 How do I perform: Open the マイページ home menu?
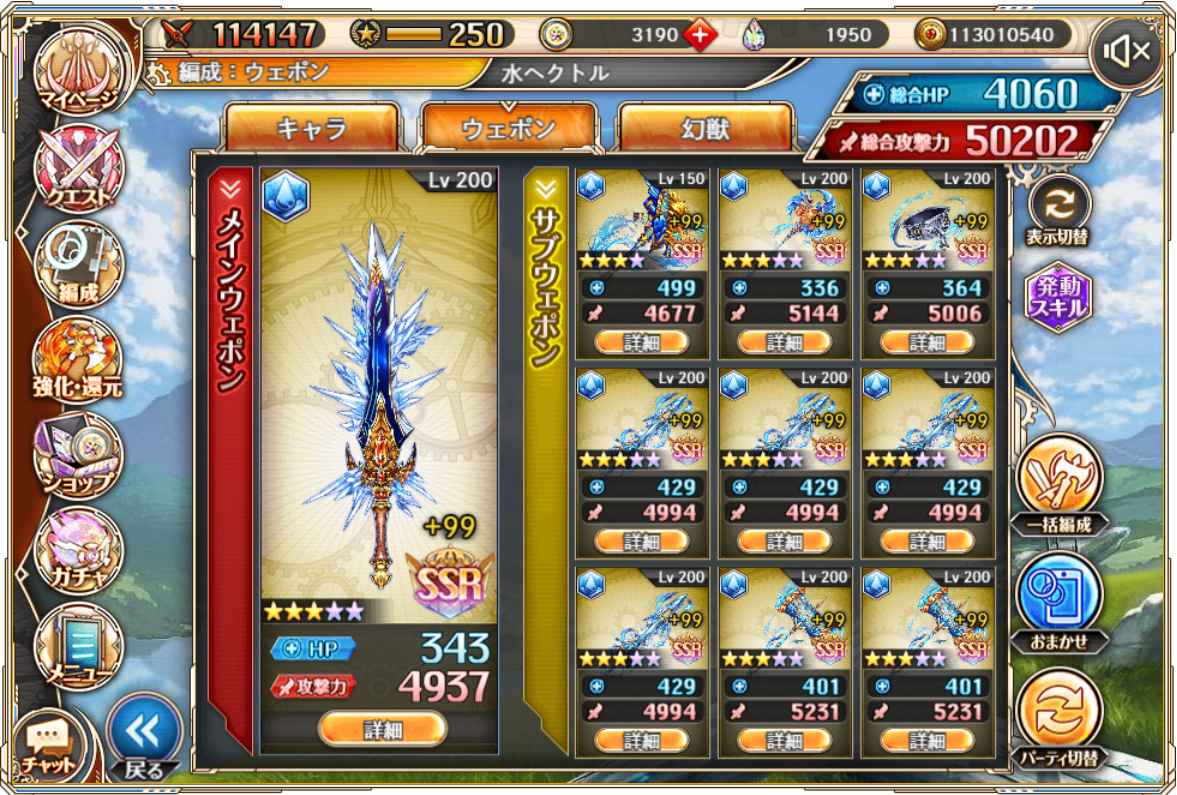[78, 68]
